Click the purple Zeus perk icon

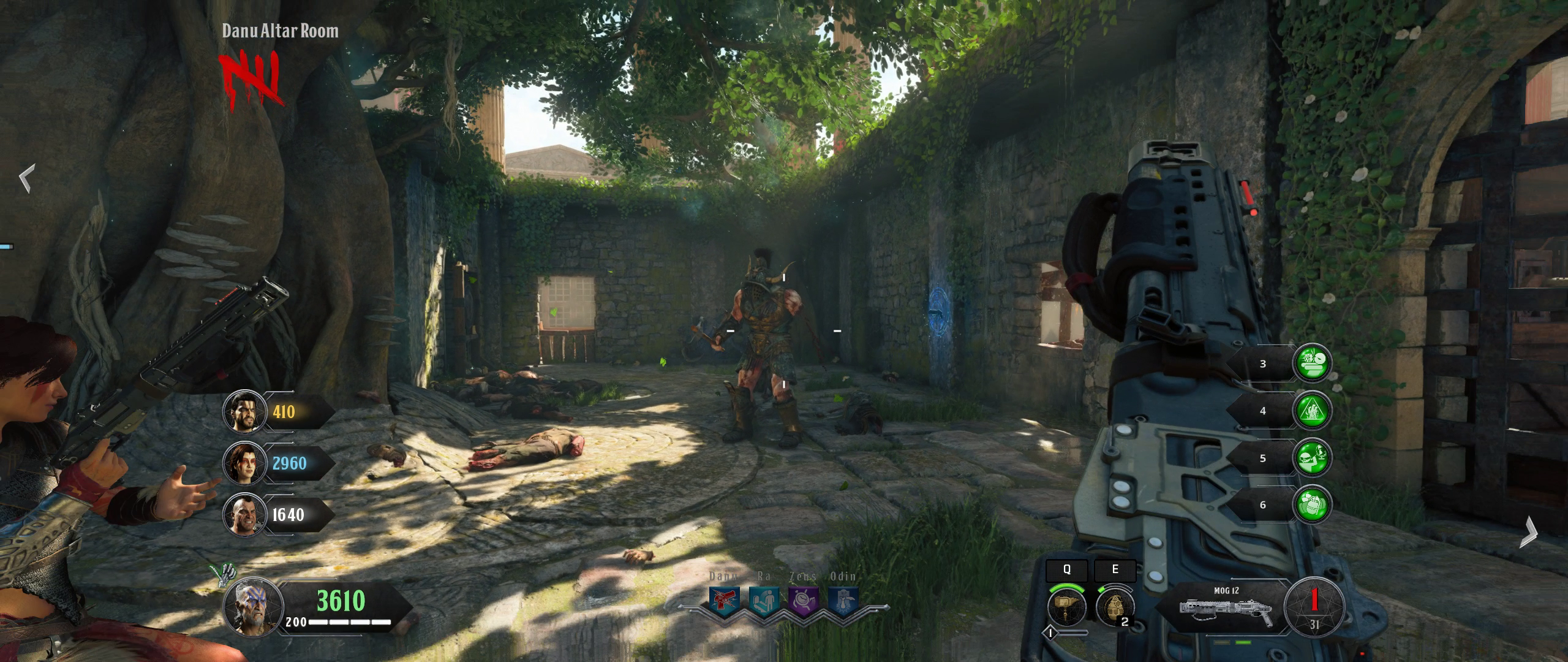coord(803,601)
